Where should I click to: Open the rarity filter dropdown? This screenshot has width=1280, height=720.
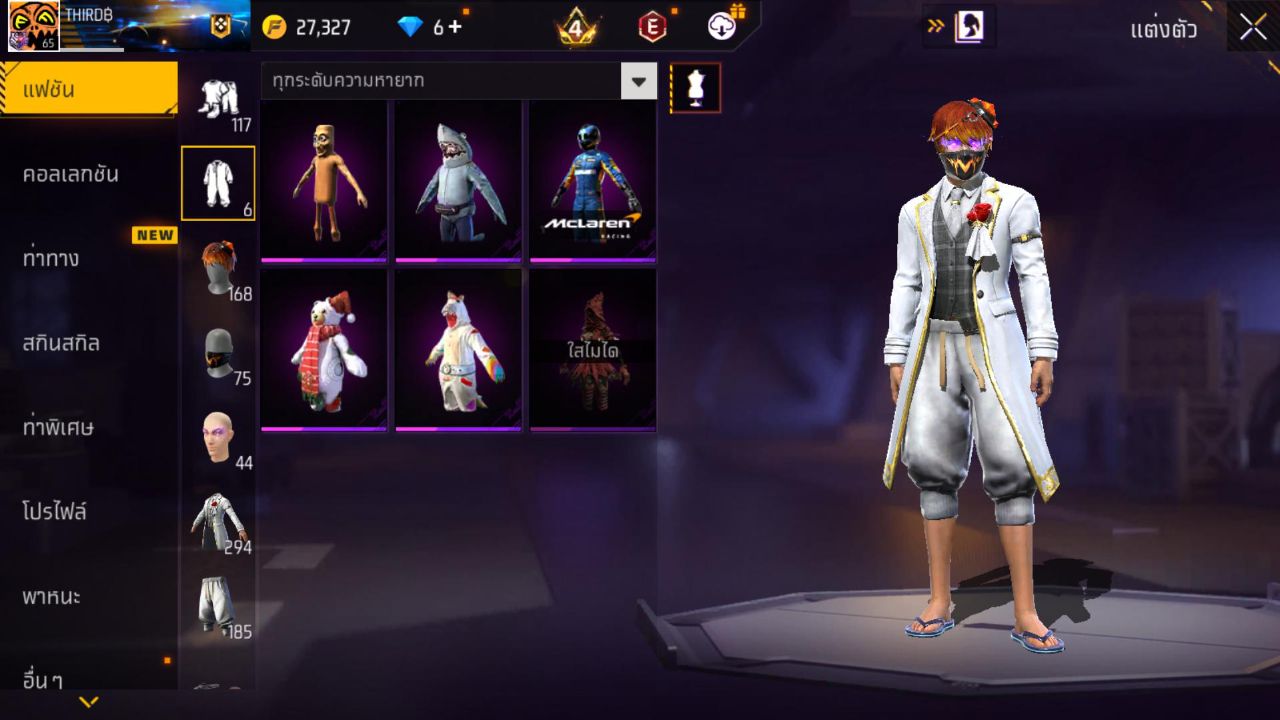tap(639, 82)
